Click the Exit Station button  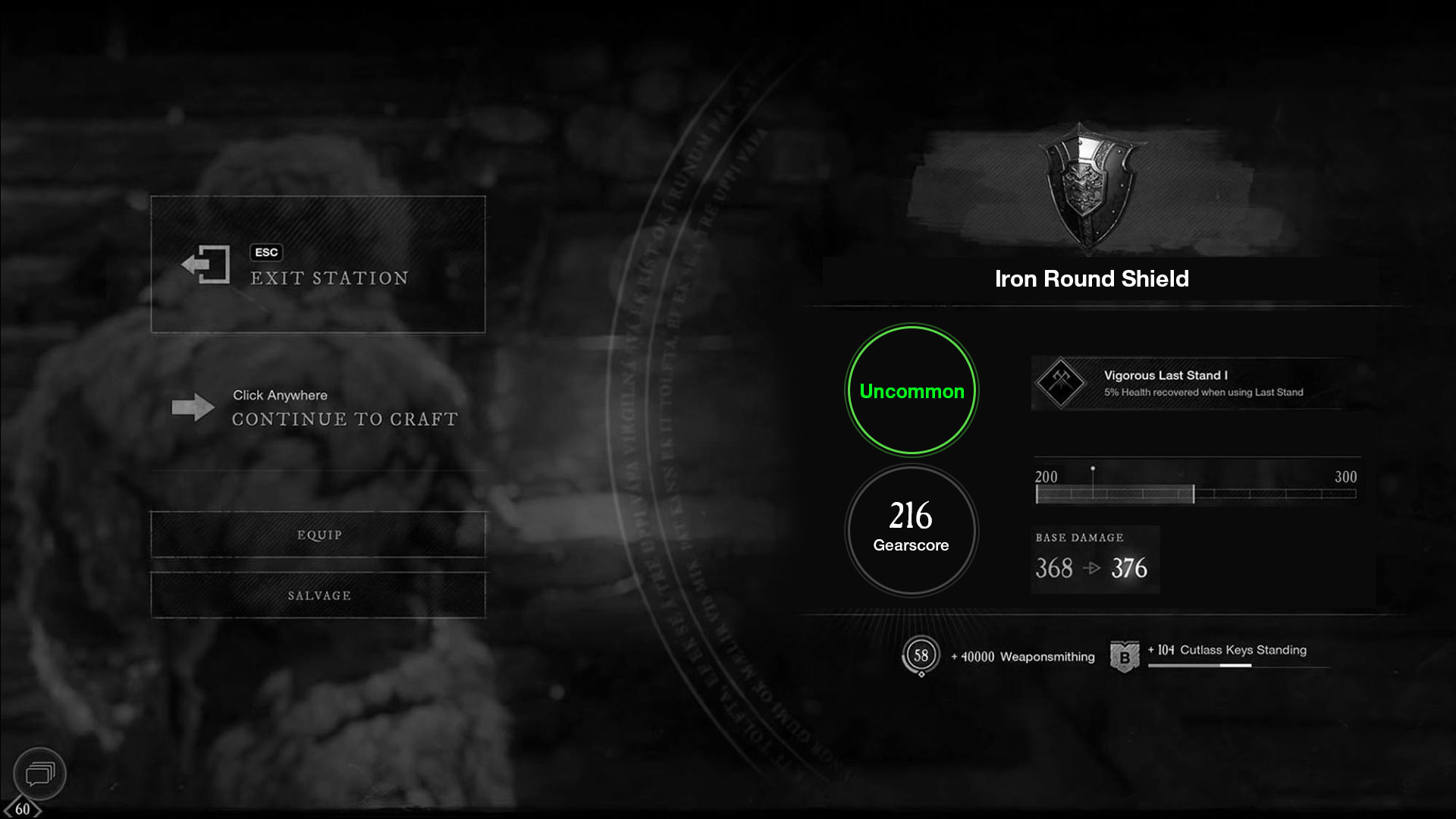[x=318, y=265]
